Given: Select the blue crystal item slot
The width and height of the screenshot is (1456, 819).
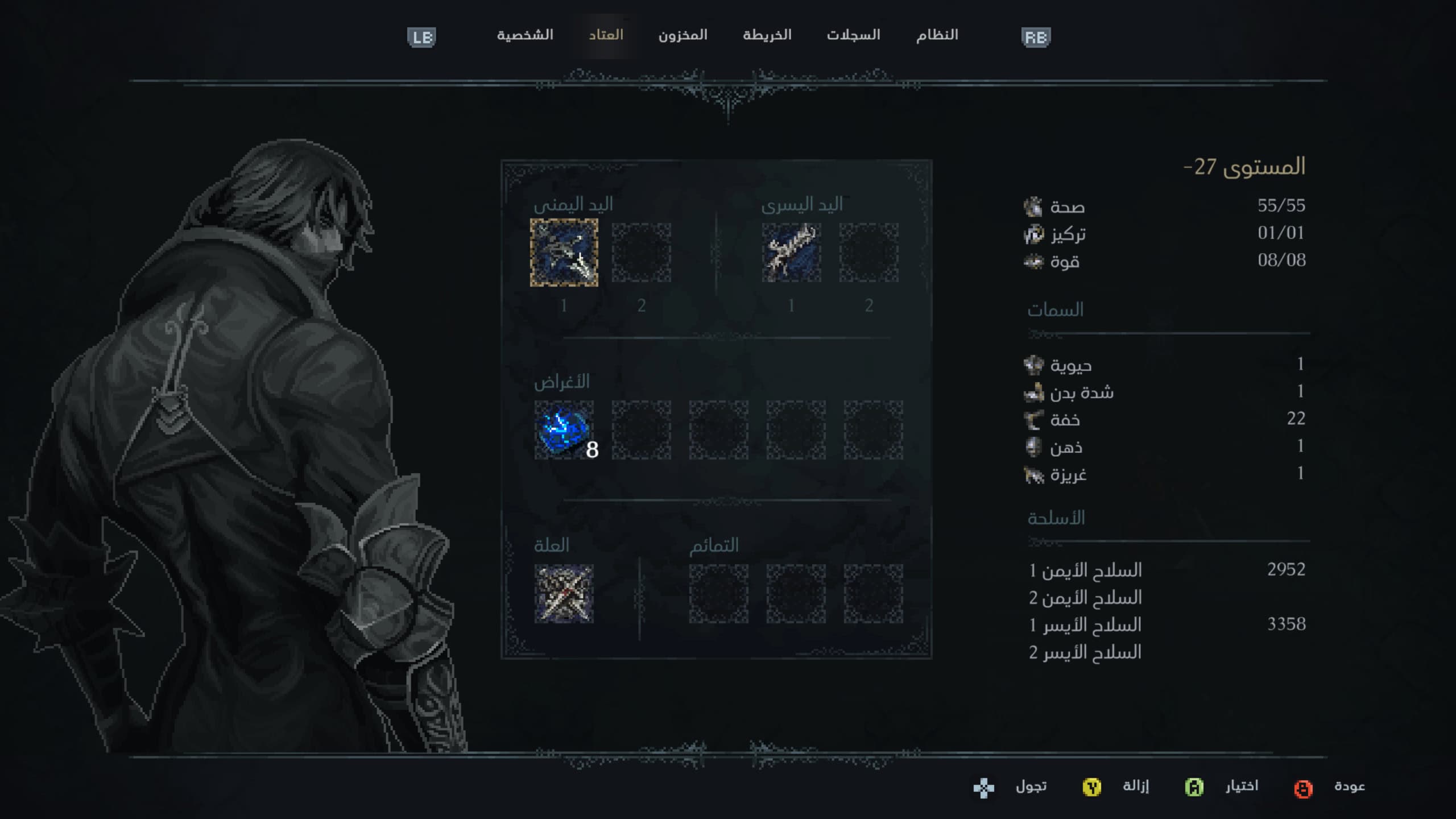Looking at the screenshot, I should pos(564,430).
